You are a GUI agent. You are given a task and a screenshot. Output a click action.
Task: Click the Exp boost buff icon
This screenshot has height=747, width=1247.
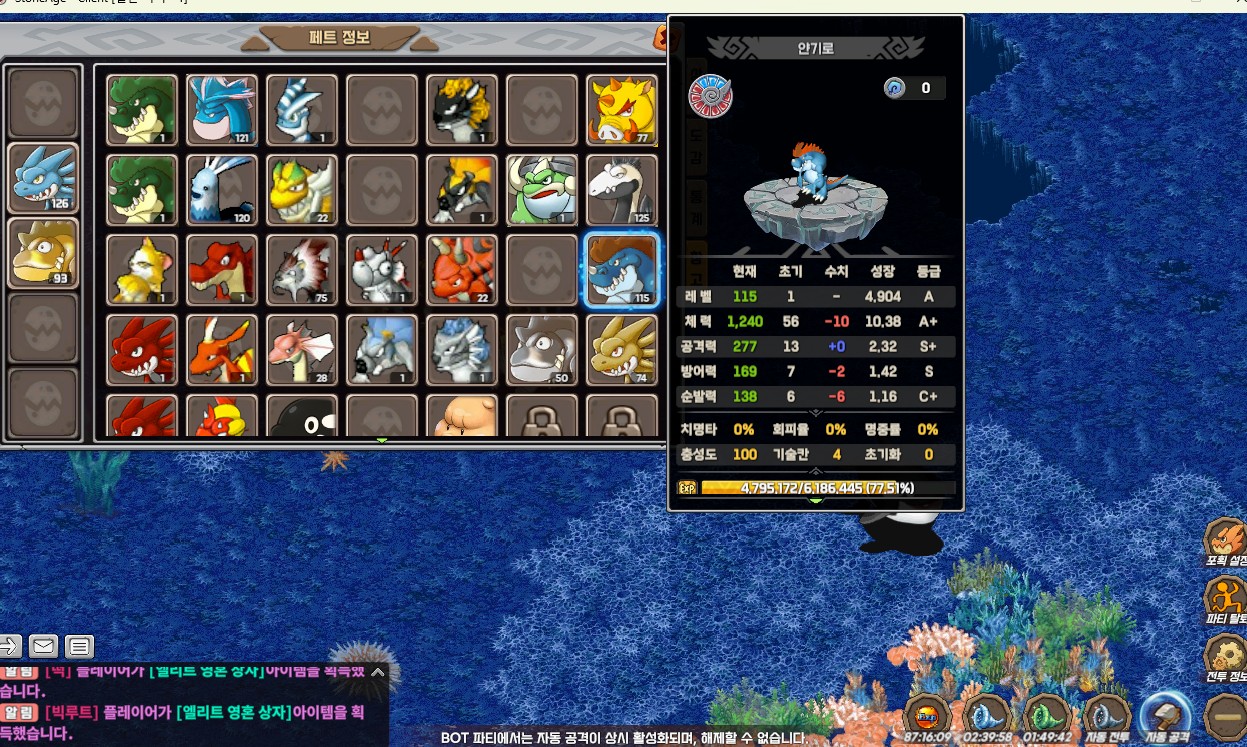click(x=927, y=717)
